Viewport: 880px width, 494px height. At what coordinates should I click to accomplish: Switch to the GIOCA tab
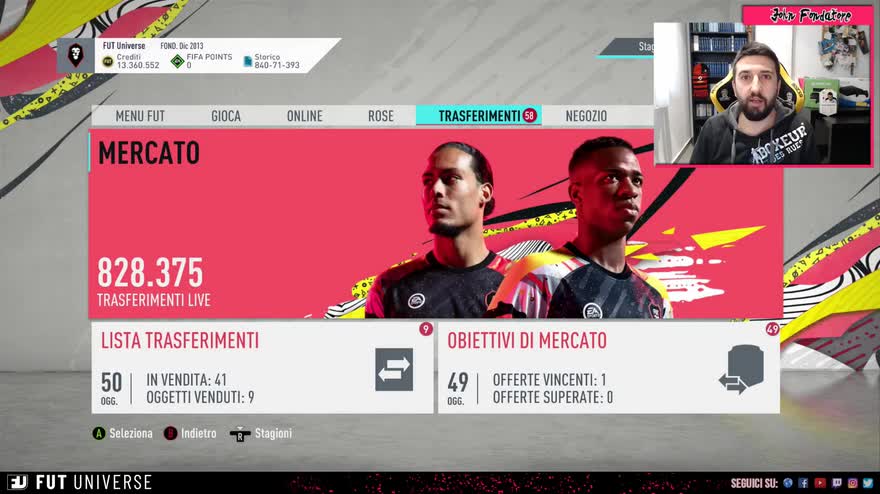226,116
